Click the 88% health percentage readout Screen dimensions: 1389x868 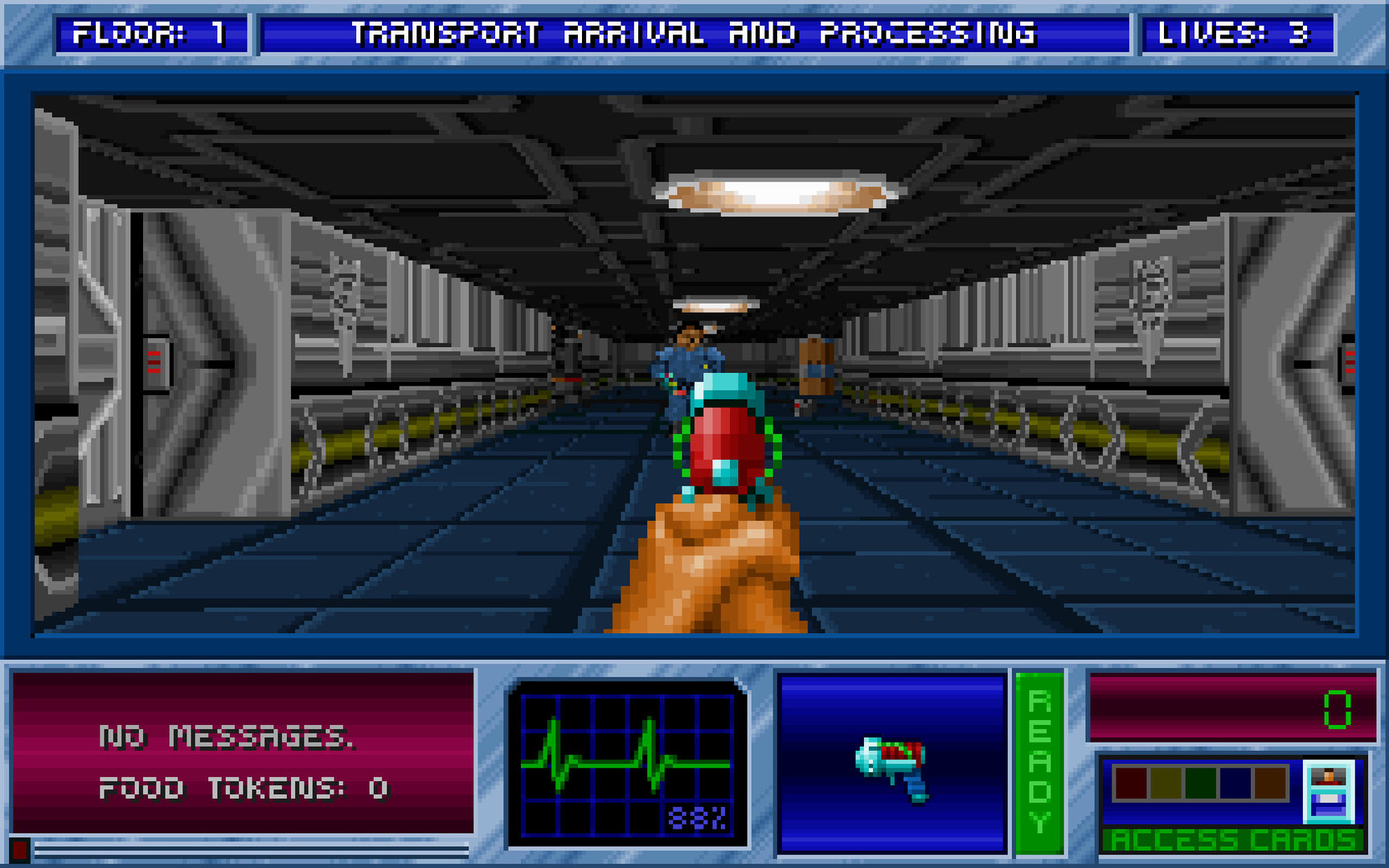696,818
